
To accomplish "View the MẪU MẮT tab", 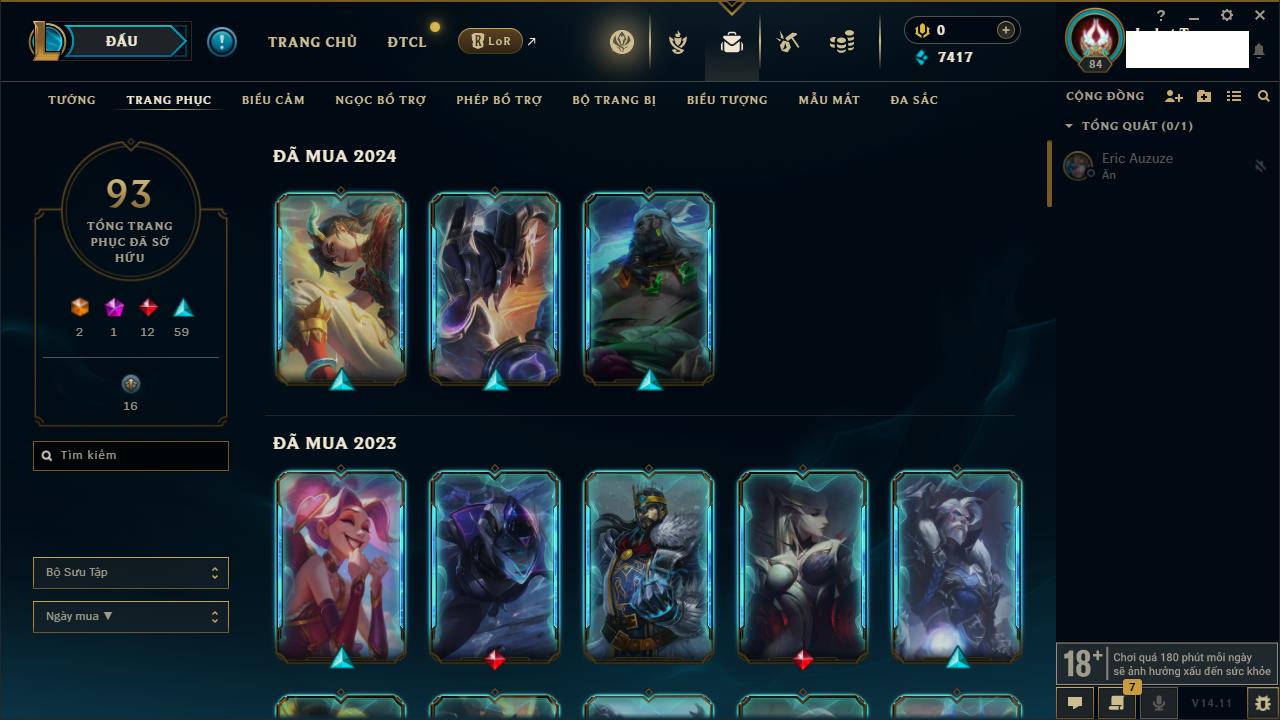I will (829, 100).
